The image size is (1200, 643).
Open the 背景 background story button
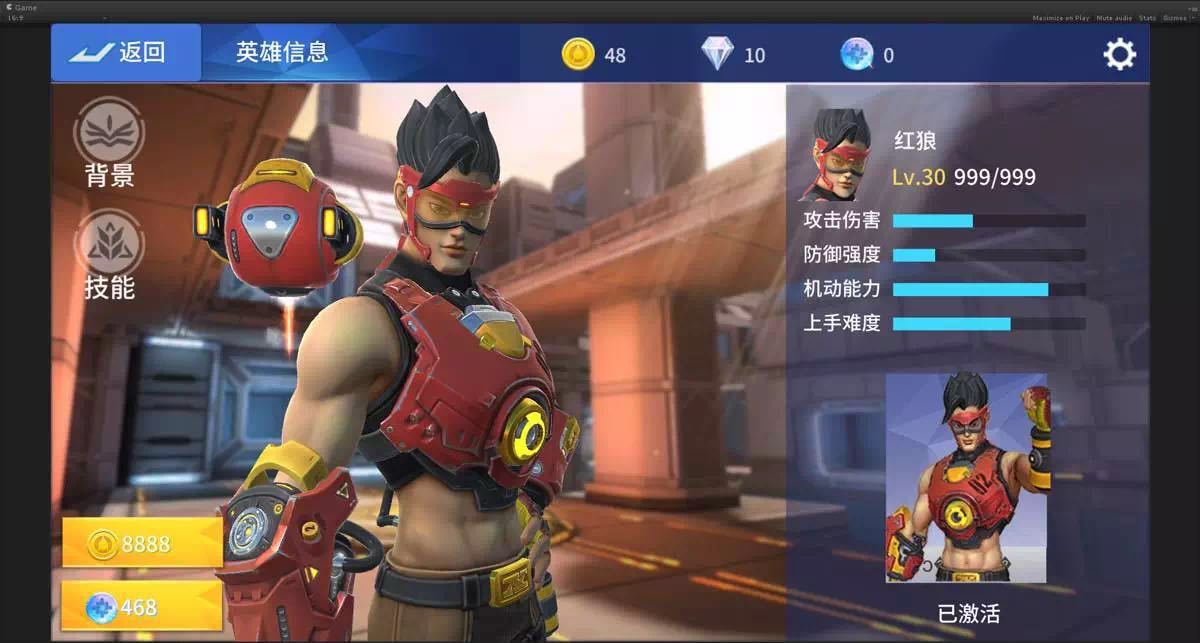coord(109,143)
